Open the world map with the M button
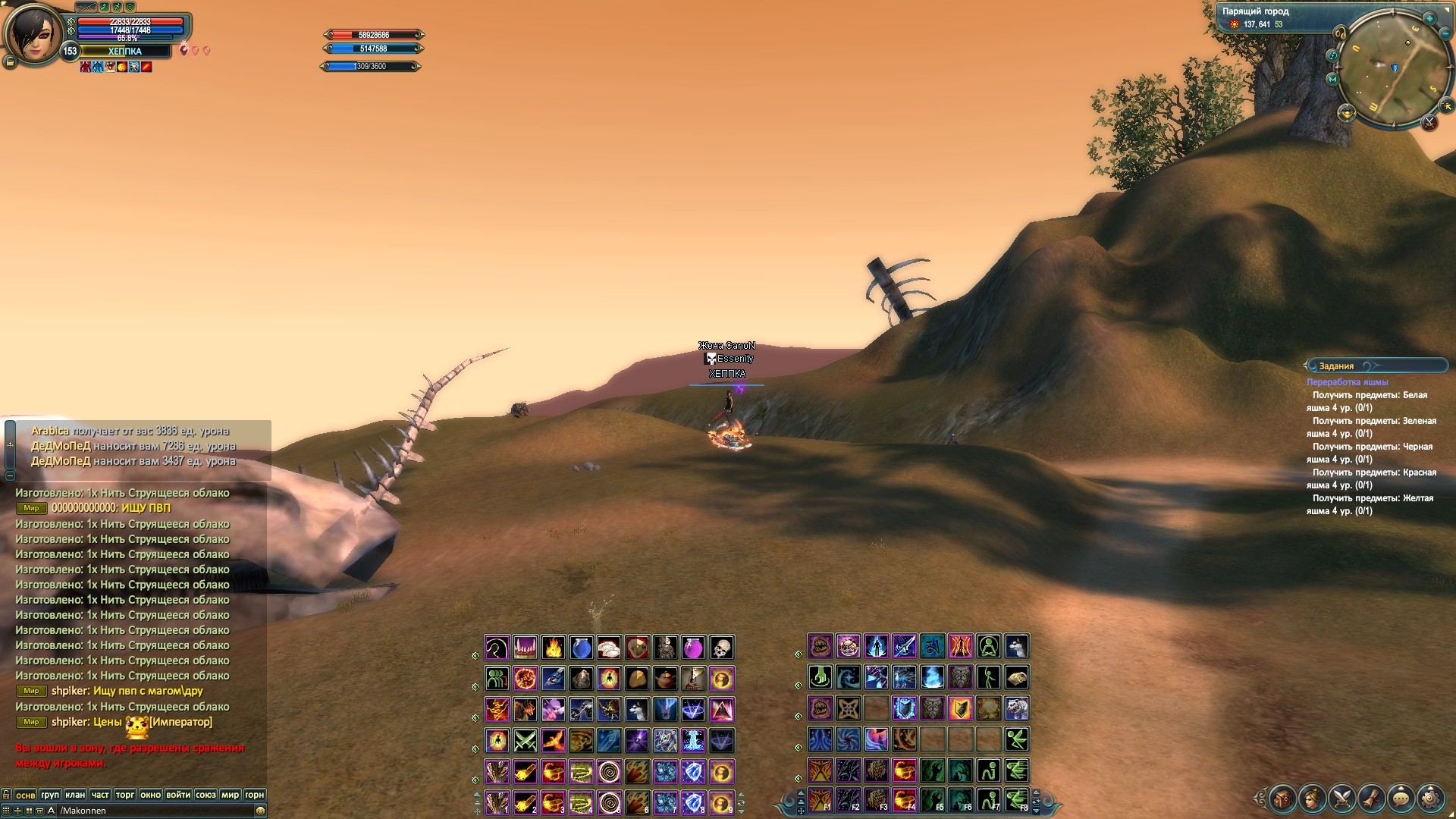 pos(1332,79)
